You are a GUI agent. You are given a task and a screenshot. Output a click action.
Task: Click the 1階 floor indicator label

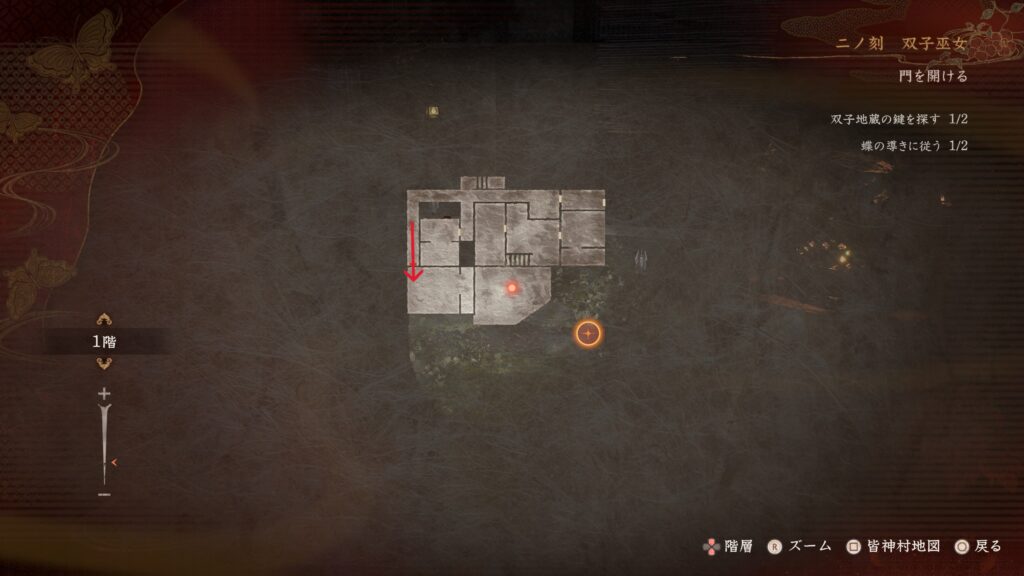[x=103, y=342]
